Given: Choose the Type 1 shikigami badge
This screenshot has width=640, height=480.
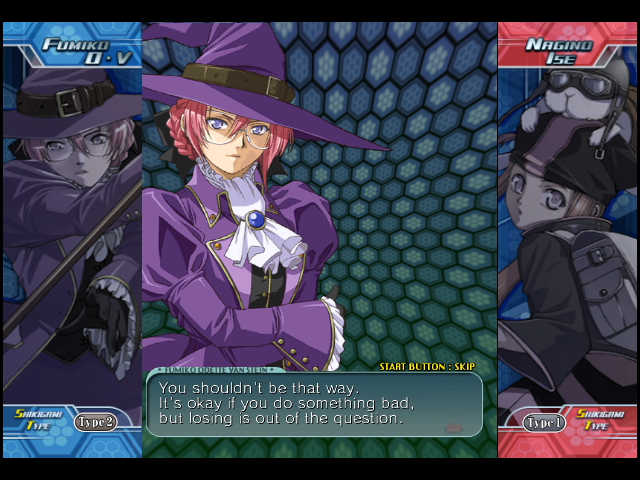Looking at the screenshot, I should click(541, 422).
